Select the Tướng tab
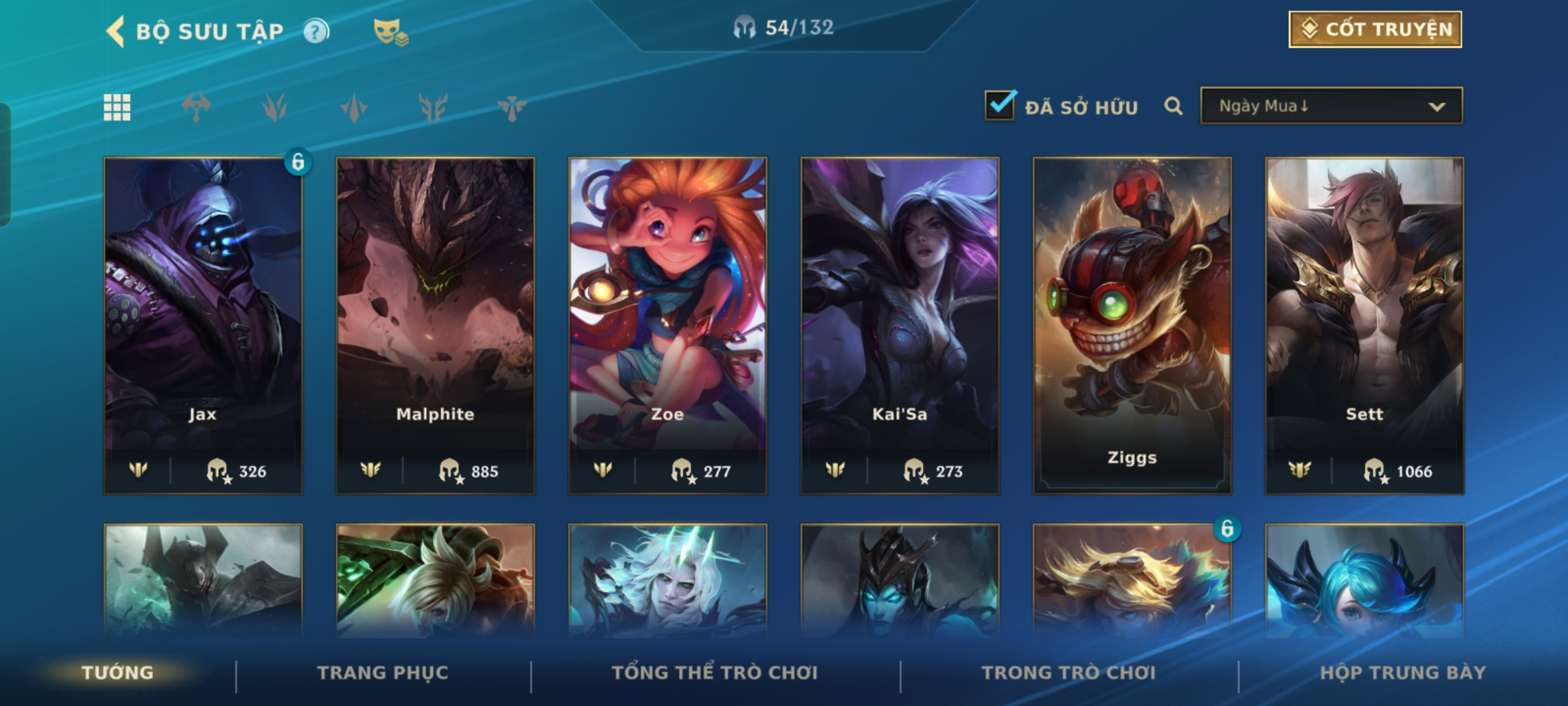The height and width of the screenshot is (706, 1568). point(118,673)
